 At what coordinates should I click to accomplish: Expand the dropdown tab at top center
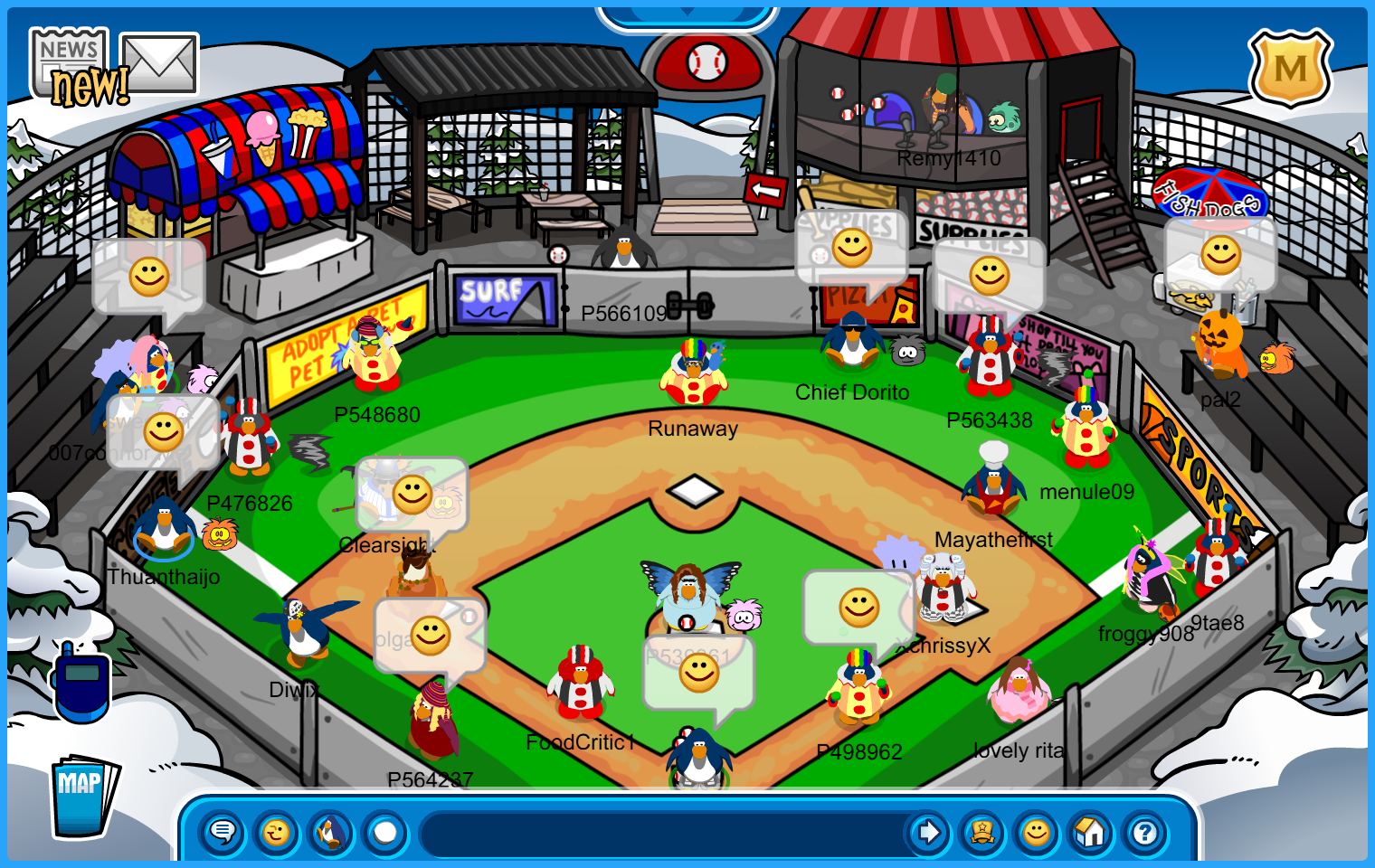[x=687, y=14]
